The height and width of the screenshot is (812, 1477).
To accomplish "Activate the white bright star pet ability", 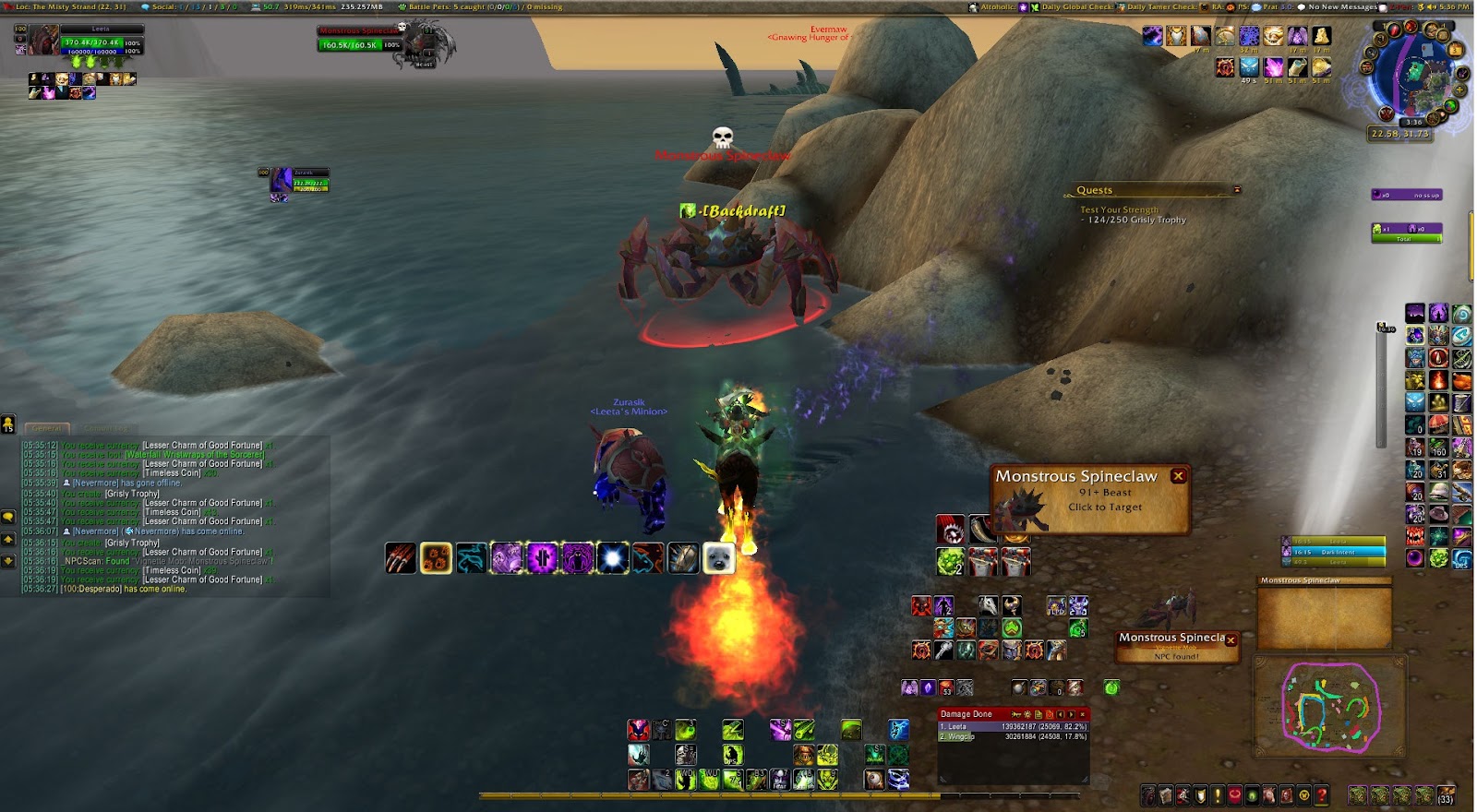I will [612, 558].
